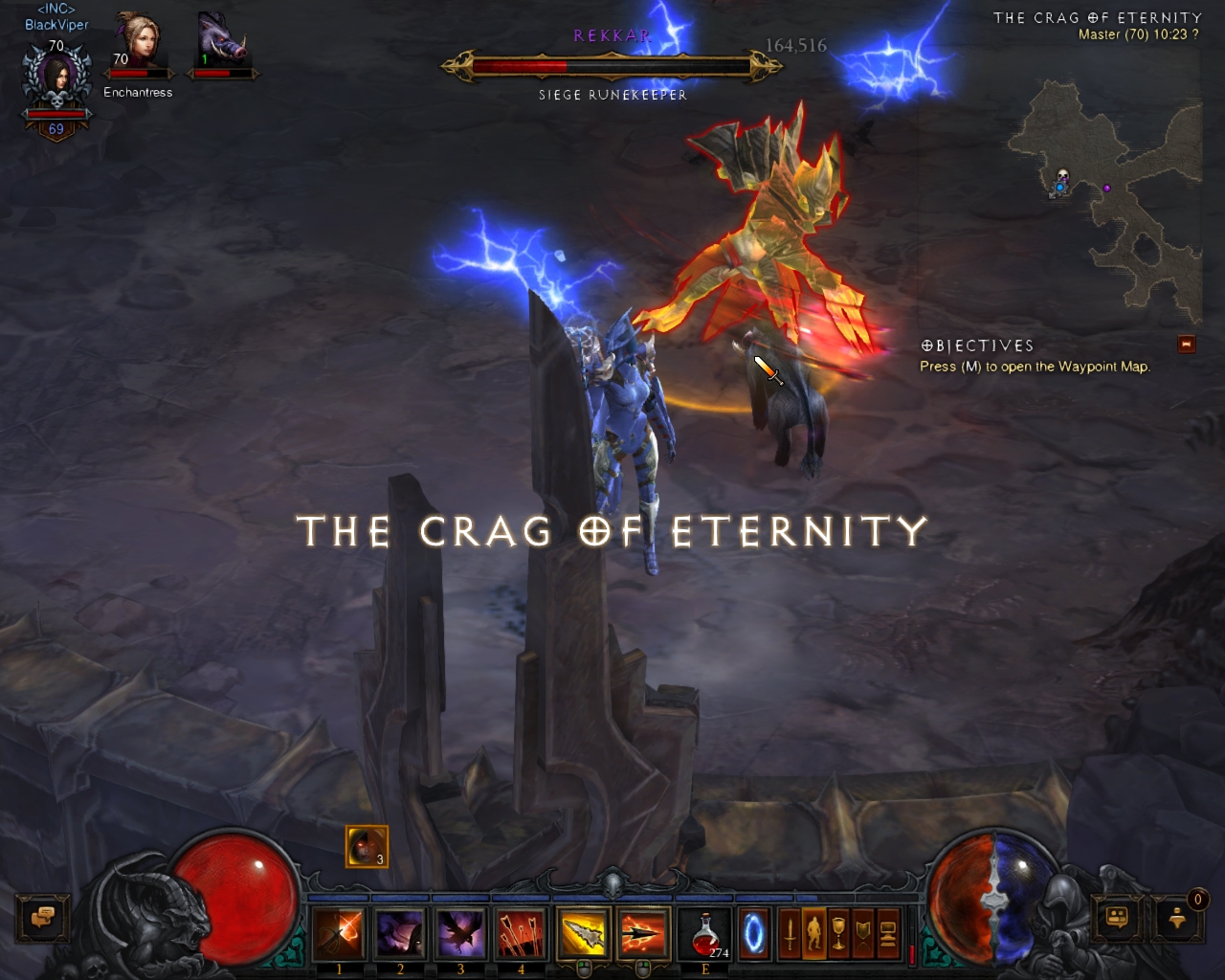Open Achievements via the goblet icon
The width and height of the screenshot is (1225, 980).
tap(839, 933)
